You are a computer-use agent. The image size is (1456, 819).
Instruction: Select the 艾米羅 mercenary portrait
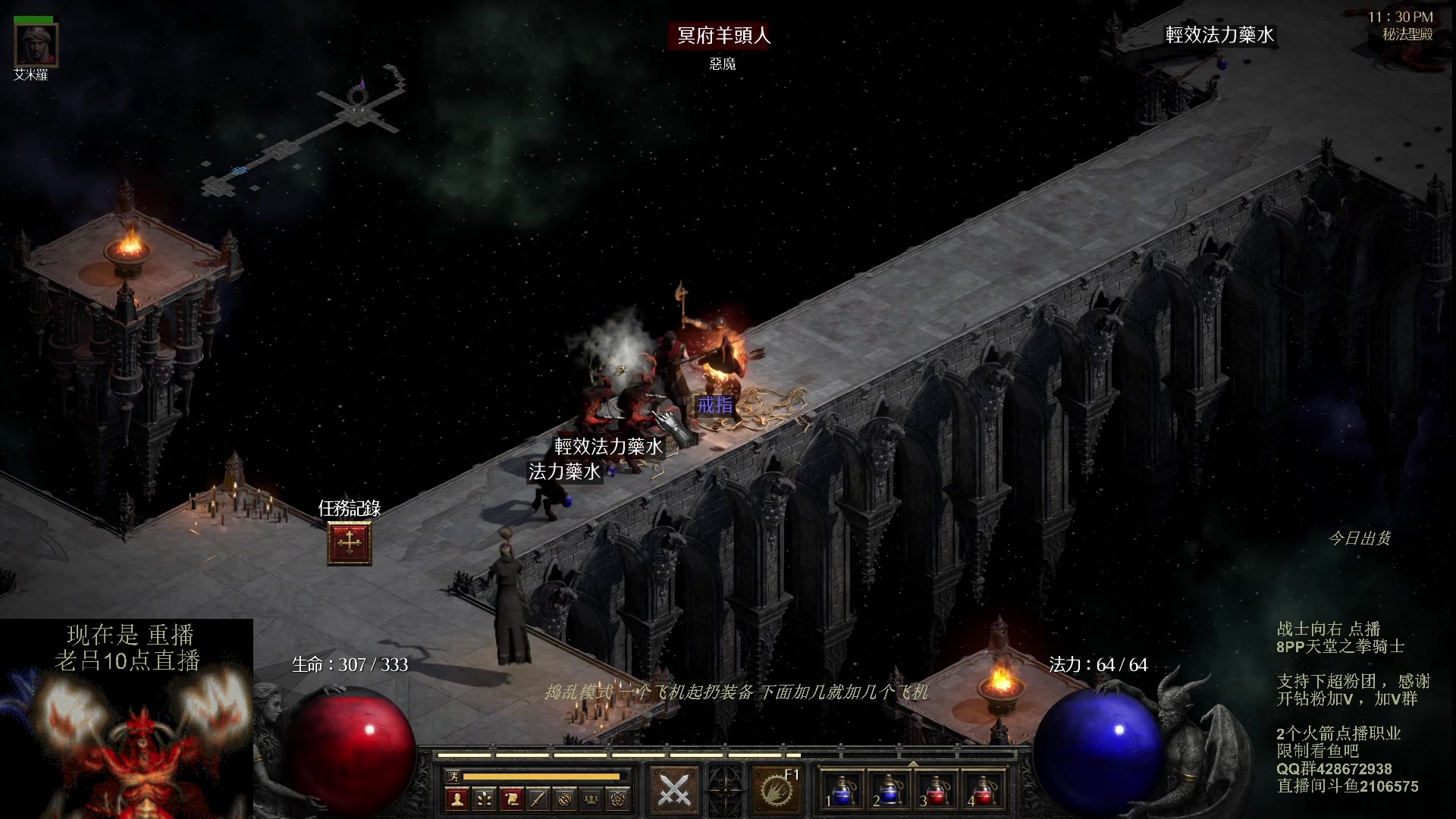[x=36, y=46]
